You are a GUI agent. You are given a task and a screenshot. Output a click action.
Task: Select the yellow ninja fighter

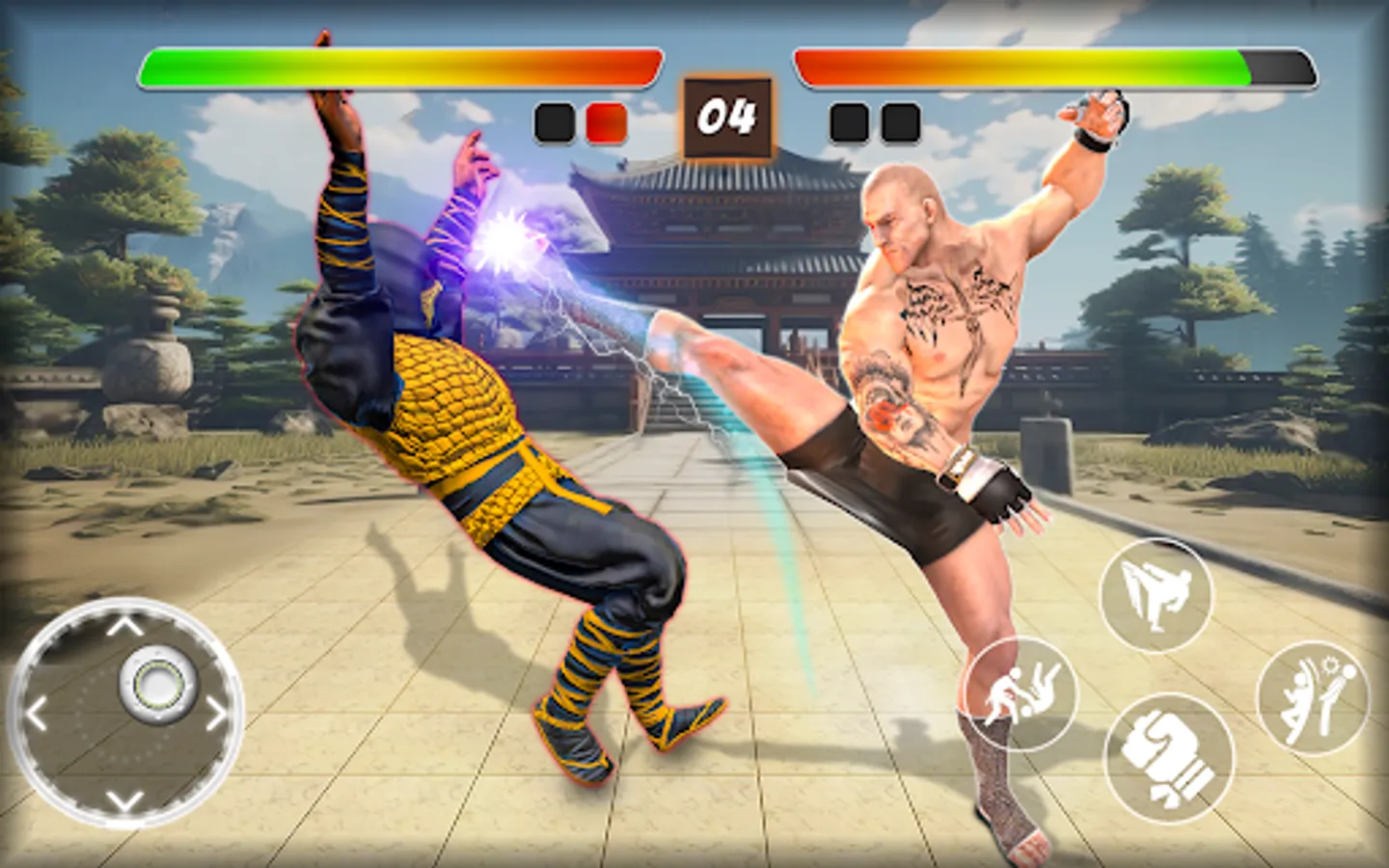tap(482, 434)
